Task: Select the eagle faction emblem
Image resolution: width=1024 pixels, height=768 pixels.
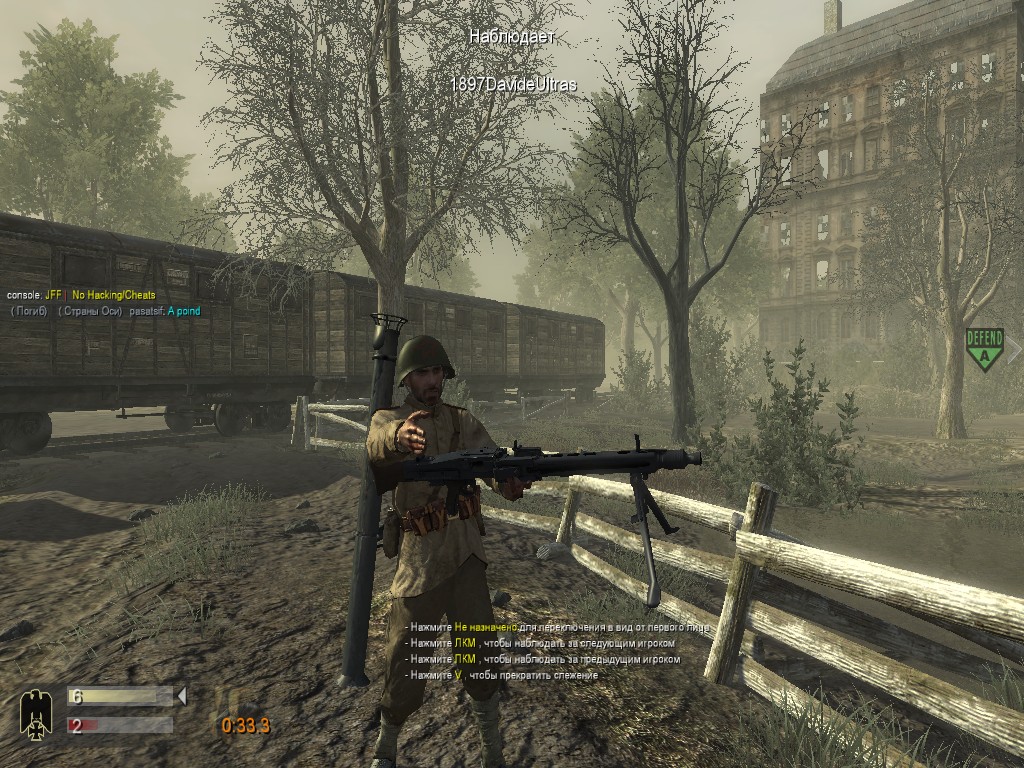Action: (36, 714)
